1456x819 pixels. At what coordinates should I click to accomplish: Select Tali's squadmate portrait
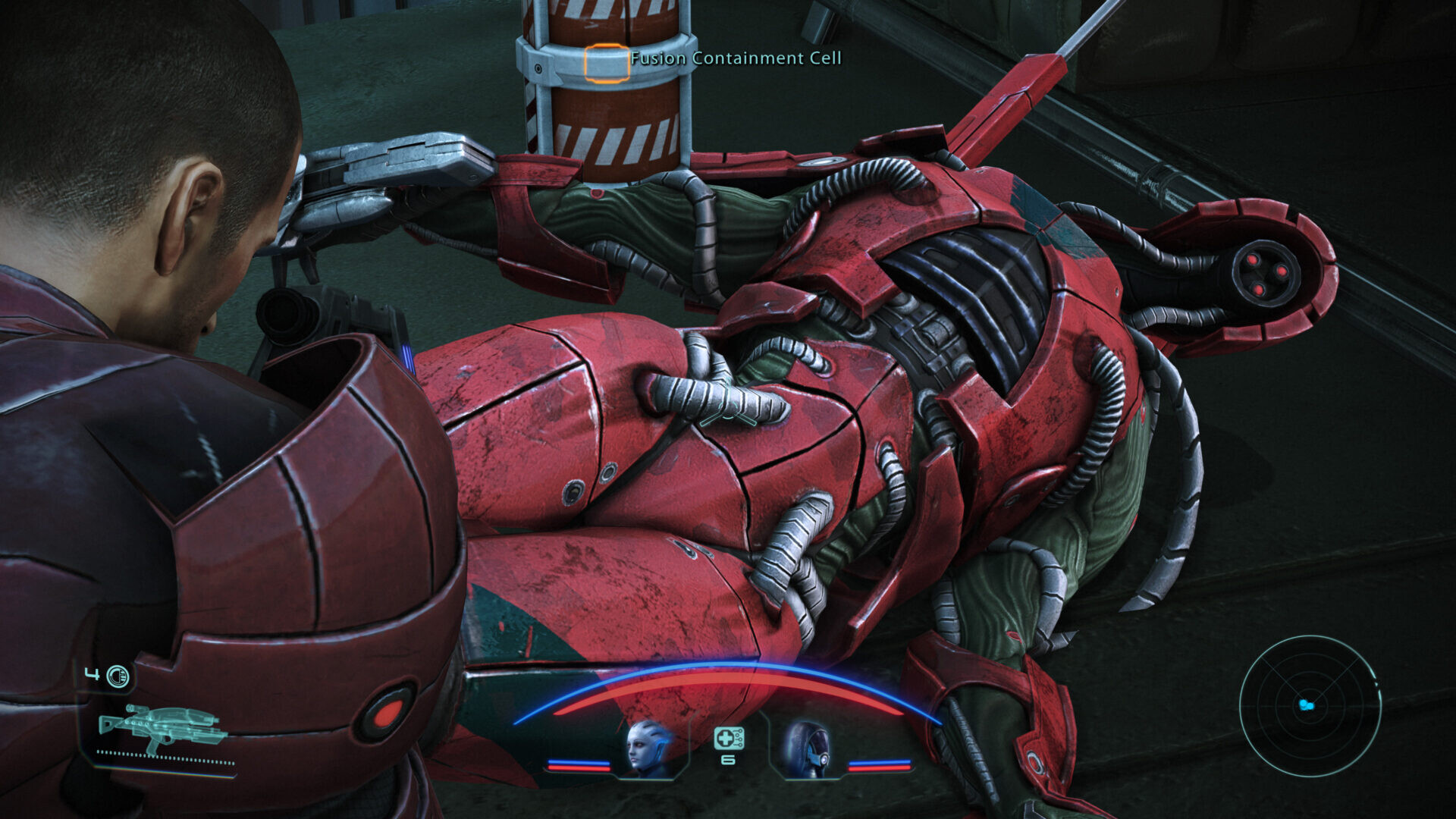click(x=807, y=748)
